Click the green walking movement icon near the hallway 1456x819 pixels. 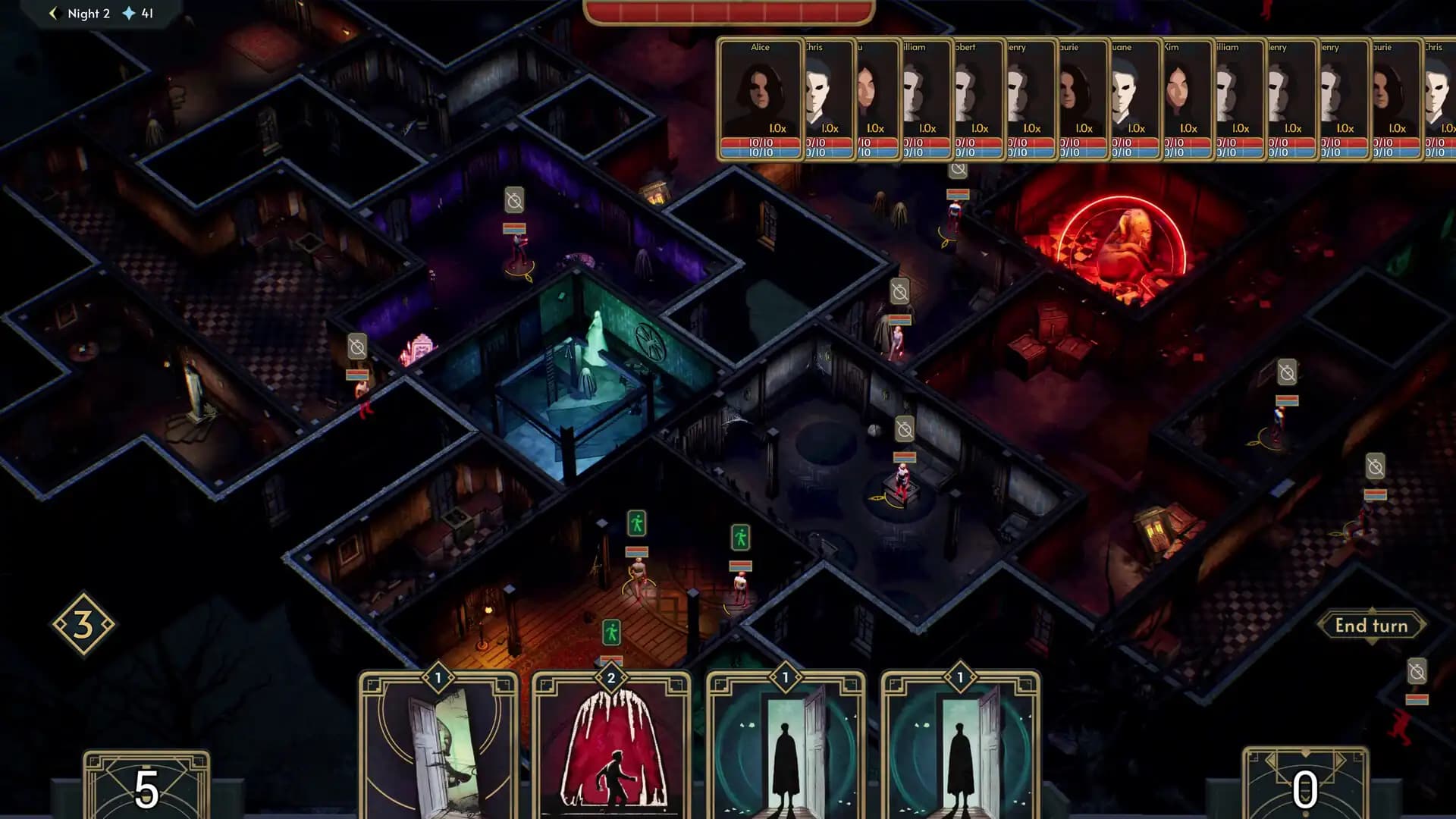[x=637, y=523]
